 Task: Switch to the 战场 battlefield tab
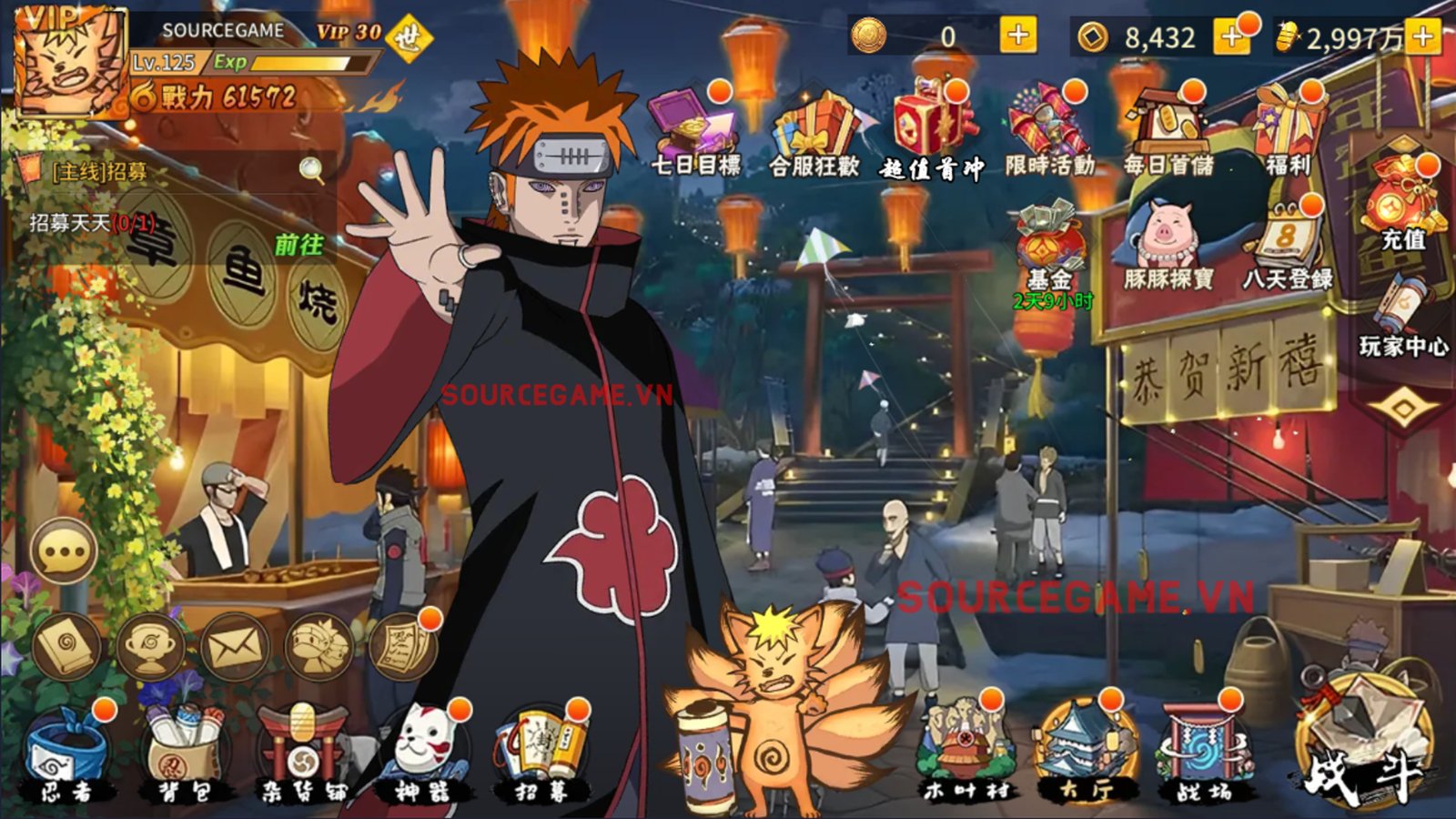1201,737
